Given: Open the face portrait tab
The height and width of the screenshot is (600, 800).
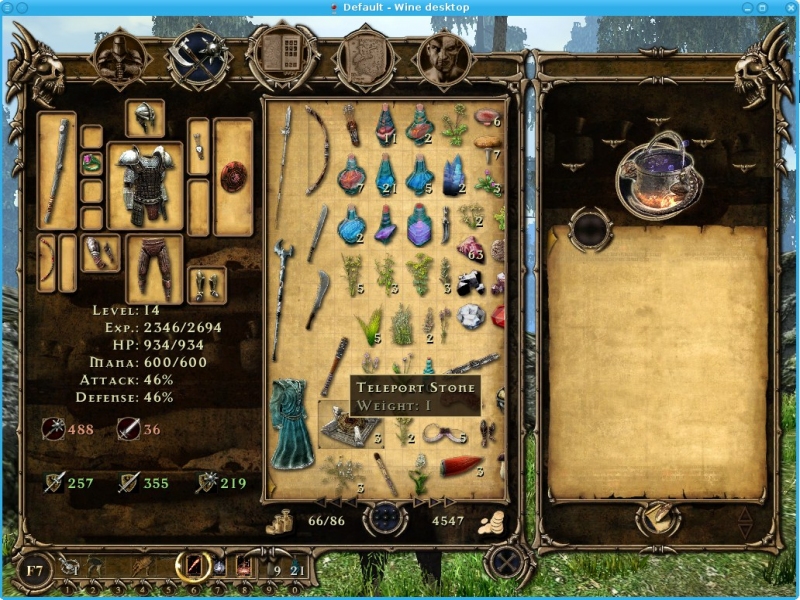Looking at the screenshot, I should (x=443, y=57).
